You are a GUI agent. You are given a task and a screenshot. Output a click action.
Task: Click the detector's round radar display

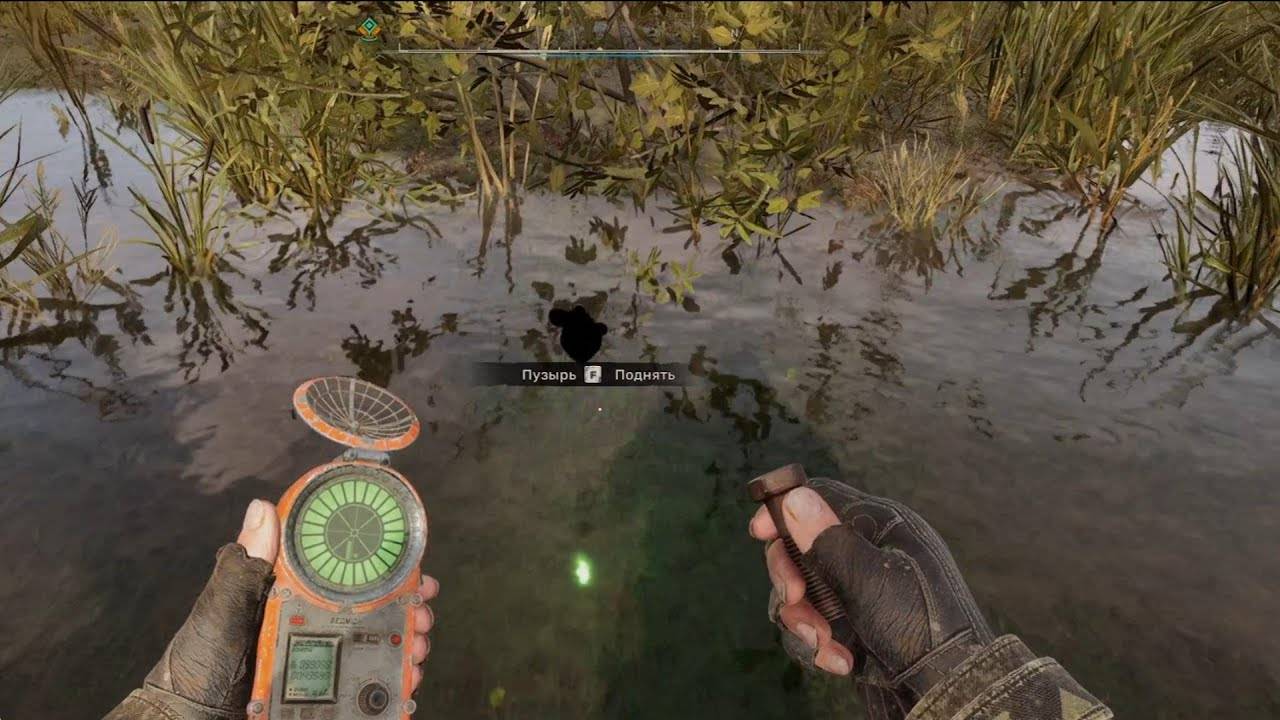[x=355, y=530]
